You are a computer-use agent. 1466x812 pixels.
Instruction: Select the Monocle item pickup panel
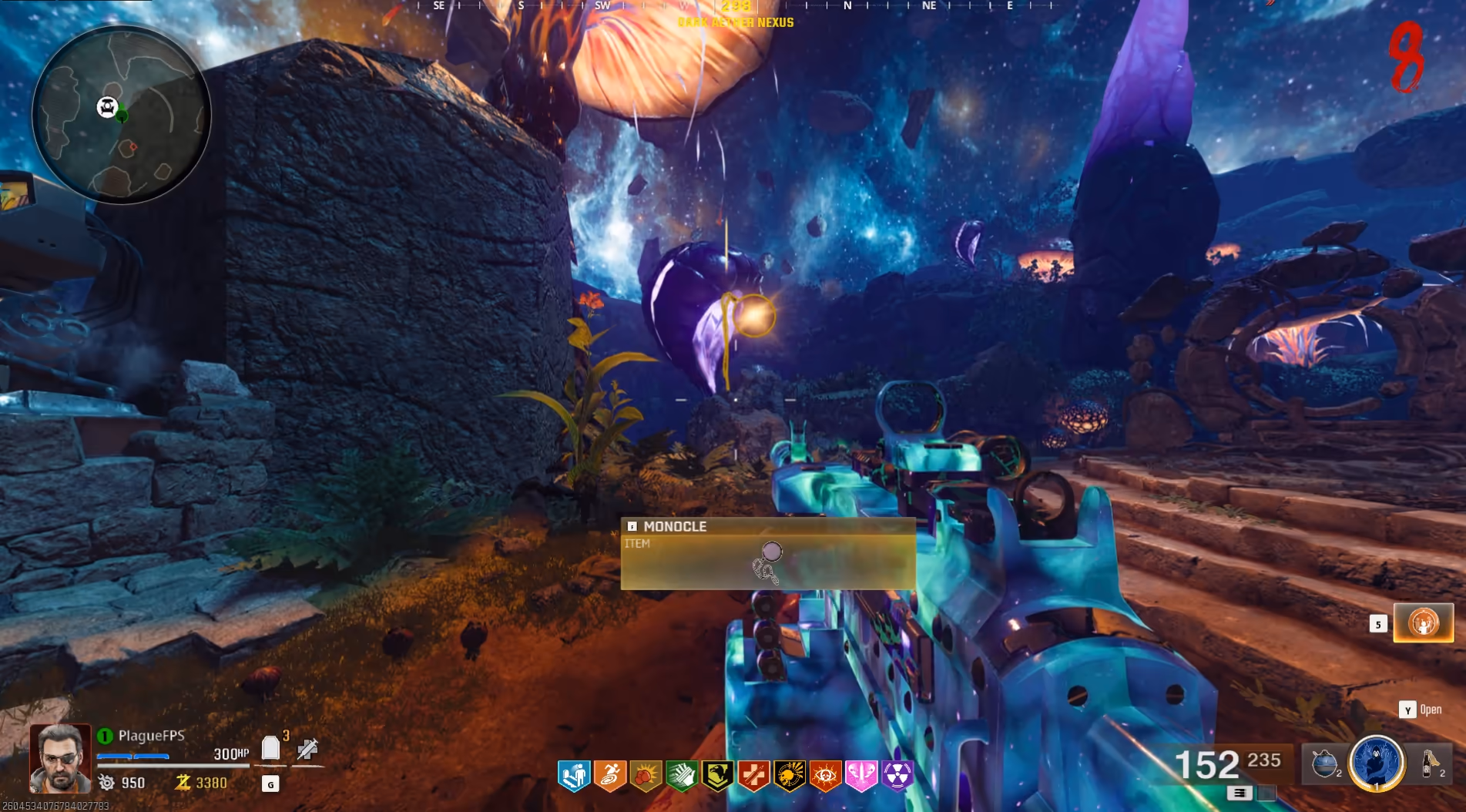click(x=768, y=553)
